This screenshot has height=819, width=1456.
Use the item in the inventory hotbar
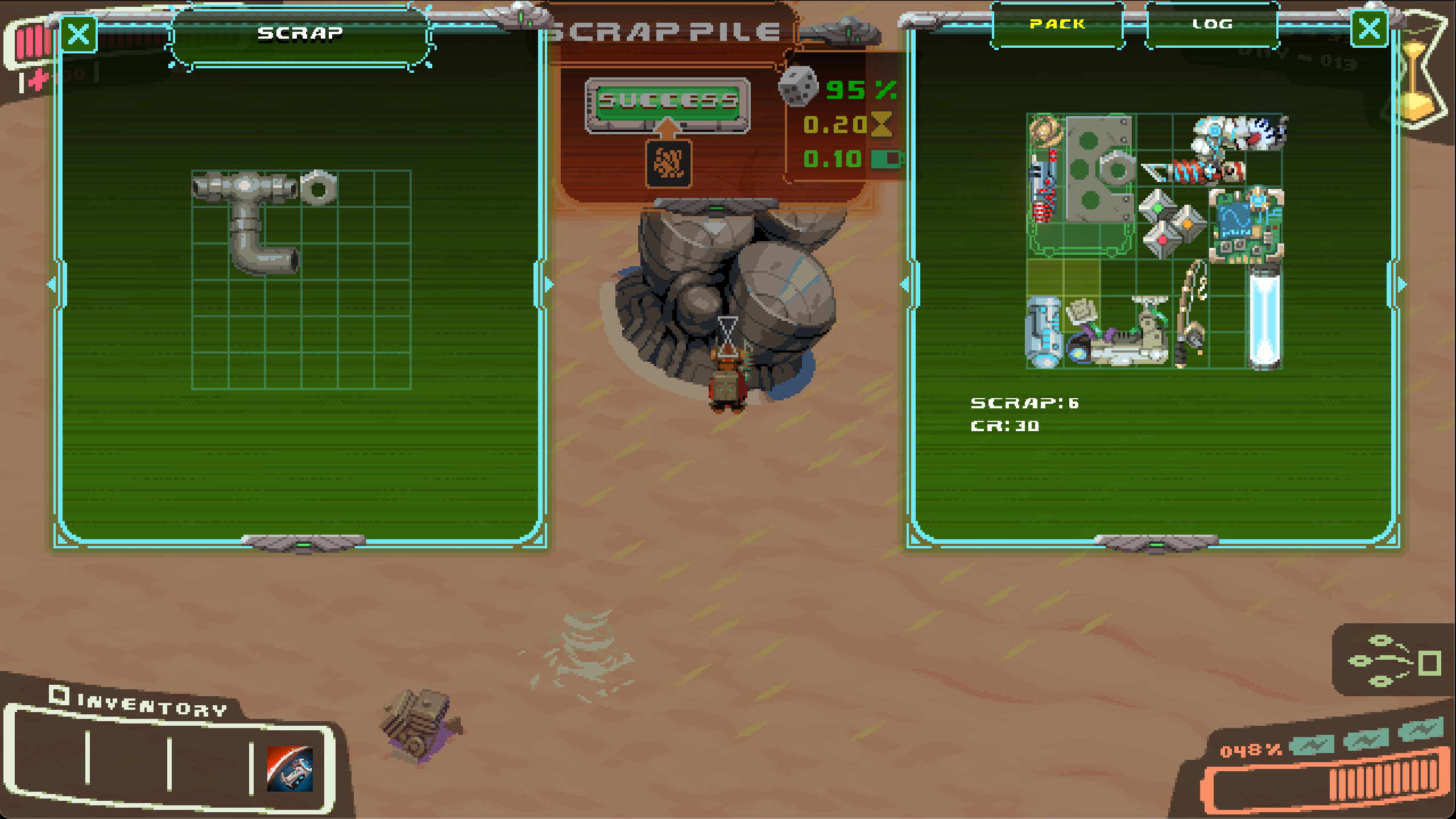point(290,769)
